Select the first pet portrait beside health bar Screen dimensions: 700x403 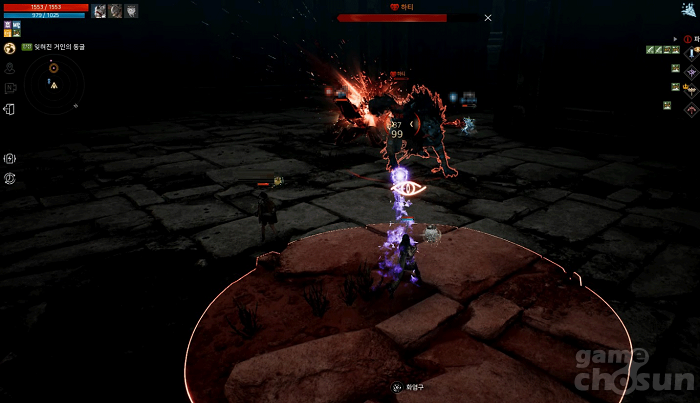click(99, 11)
